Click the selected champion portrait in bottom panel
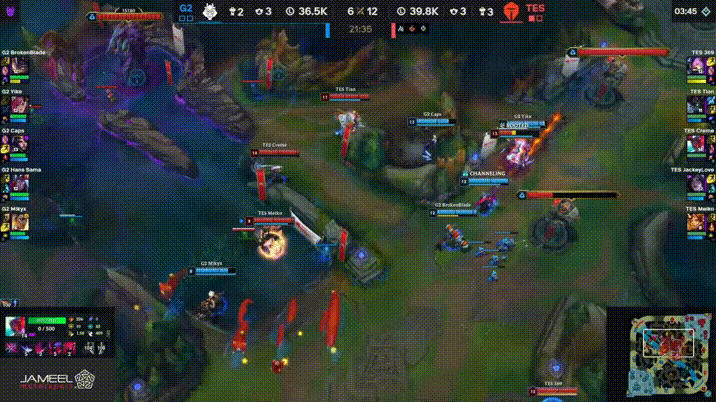 point(18,327)
